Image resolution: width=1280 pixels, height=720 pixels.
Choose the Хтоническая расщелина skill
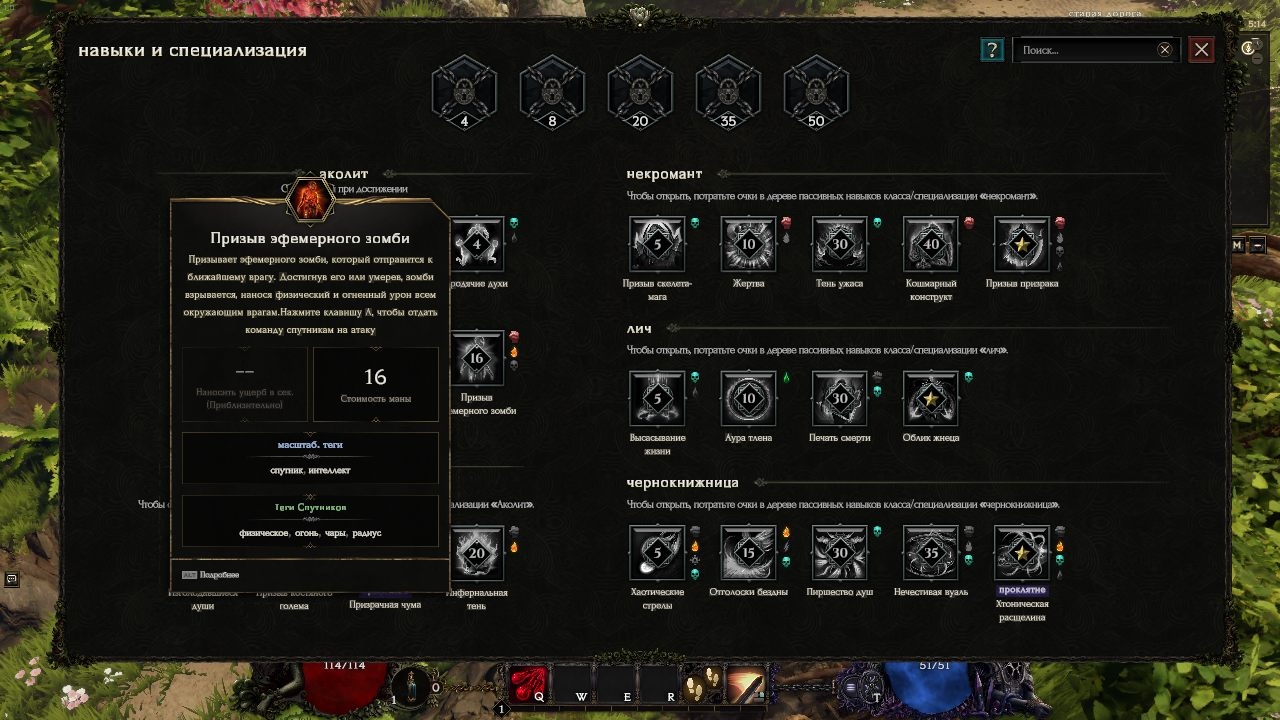point(1021,552)
